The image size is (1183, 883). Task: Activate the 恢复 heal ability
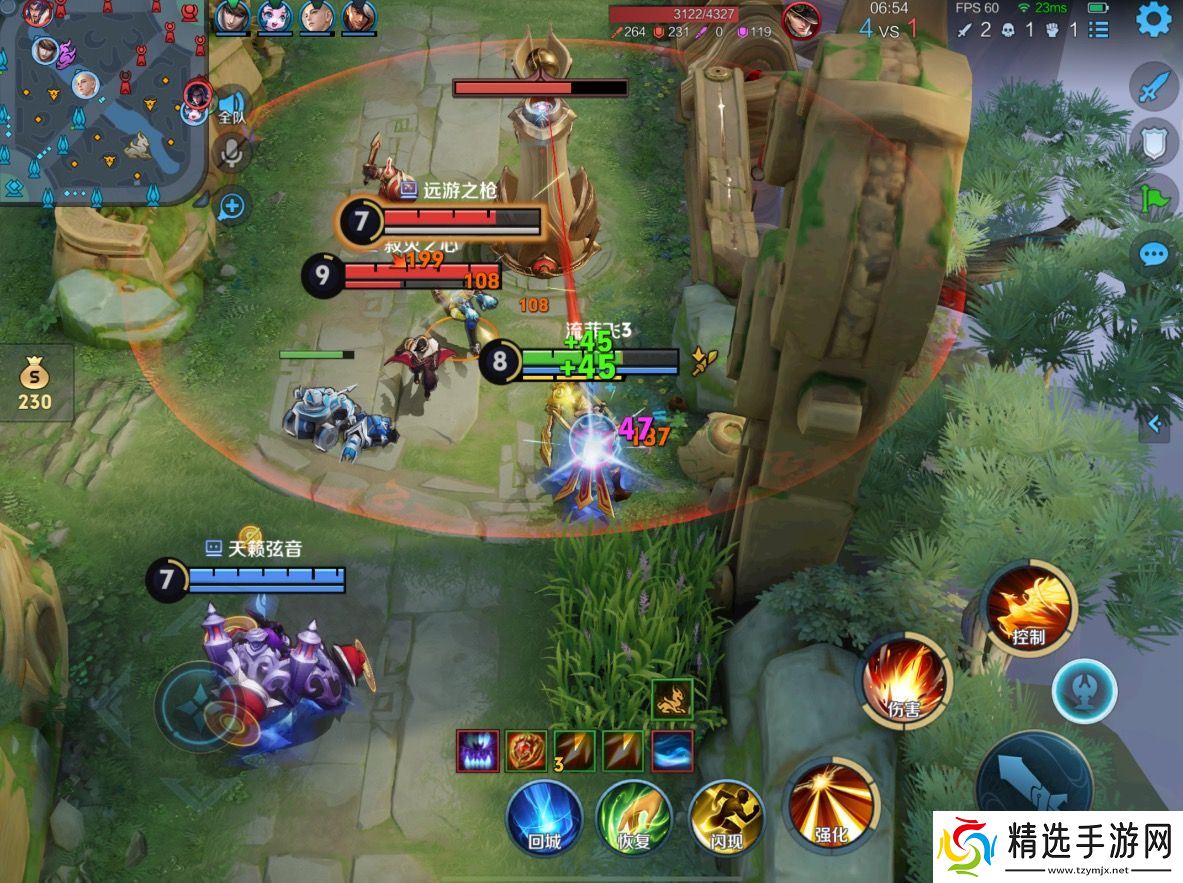(x=634, y=817)
